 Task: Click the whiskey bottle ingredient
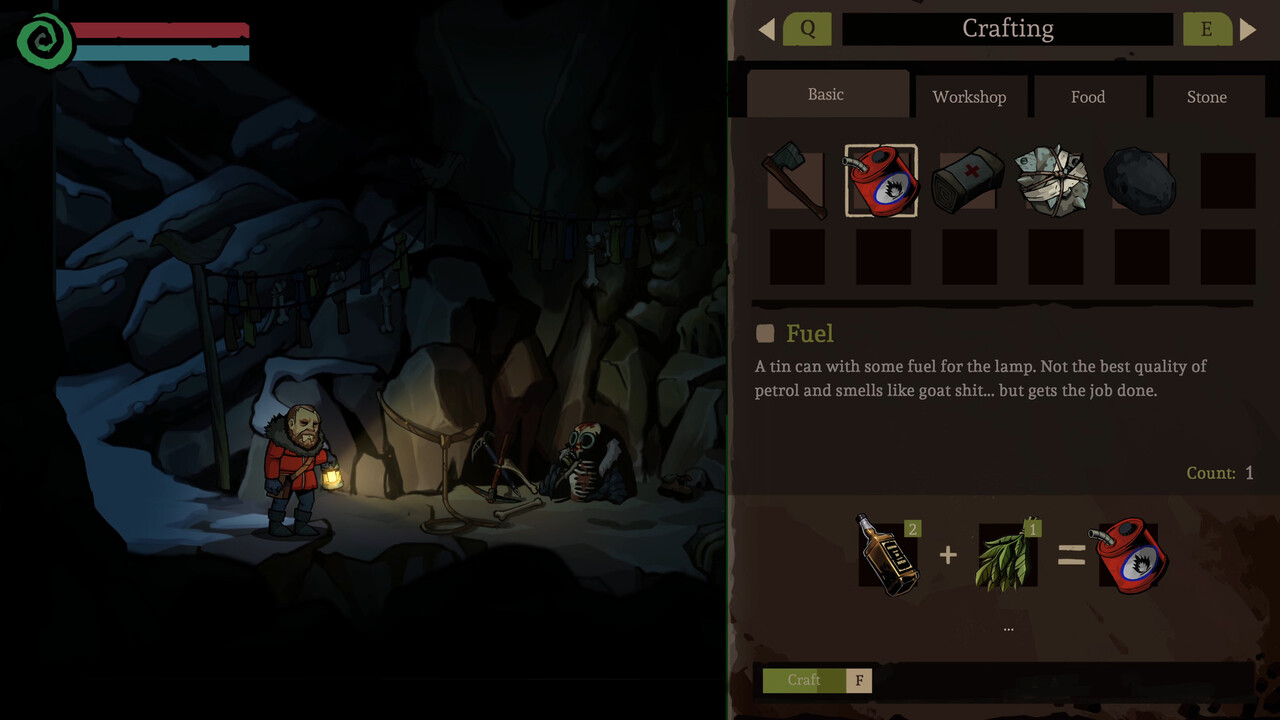click(888, 555)
